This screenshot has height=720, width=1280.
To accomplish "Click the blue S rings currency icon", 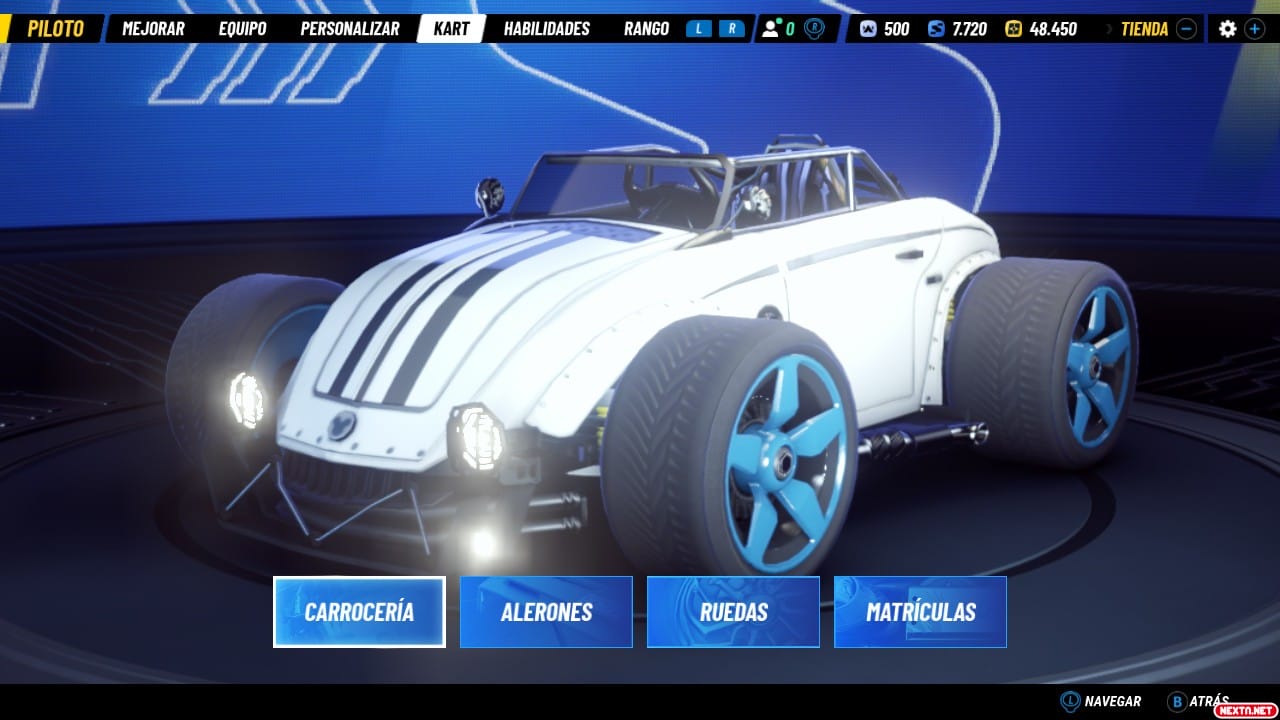I will pyautogui.click(x=935, y=28).
